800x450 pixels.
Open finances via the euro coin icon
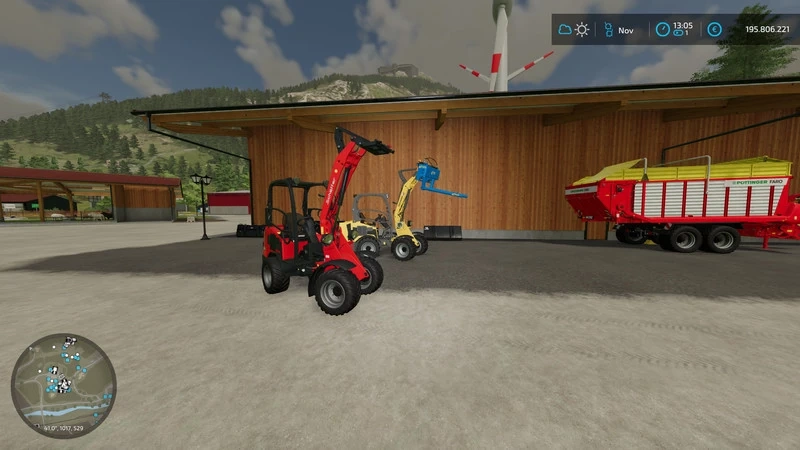click(714, 30)
